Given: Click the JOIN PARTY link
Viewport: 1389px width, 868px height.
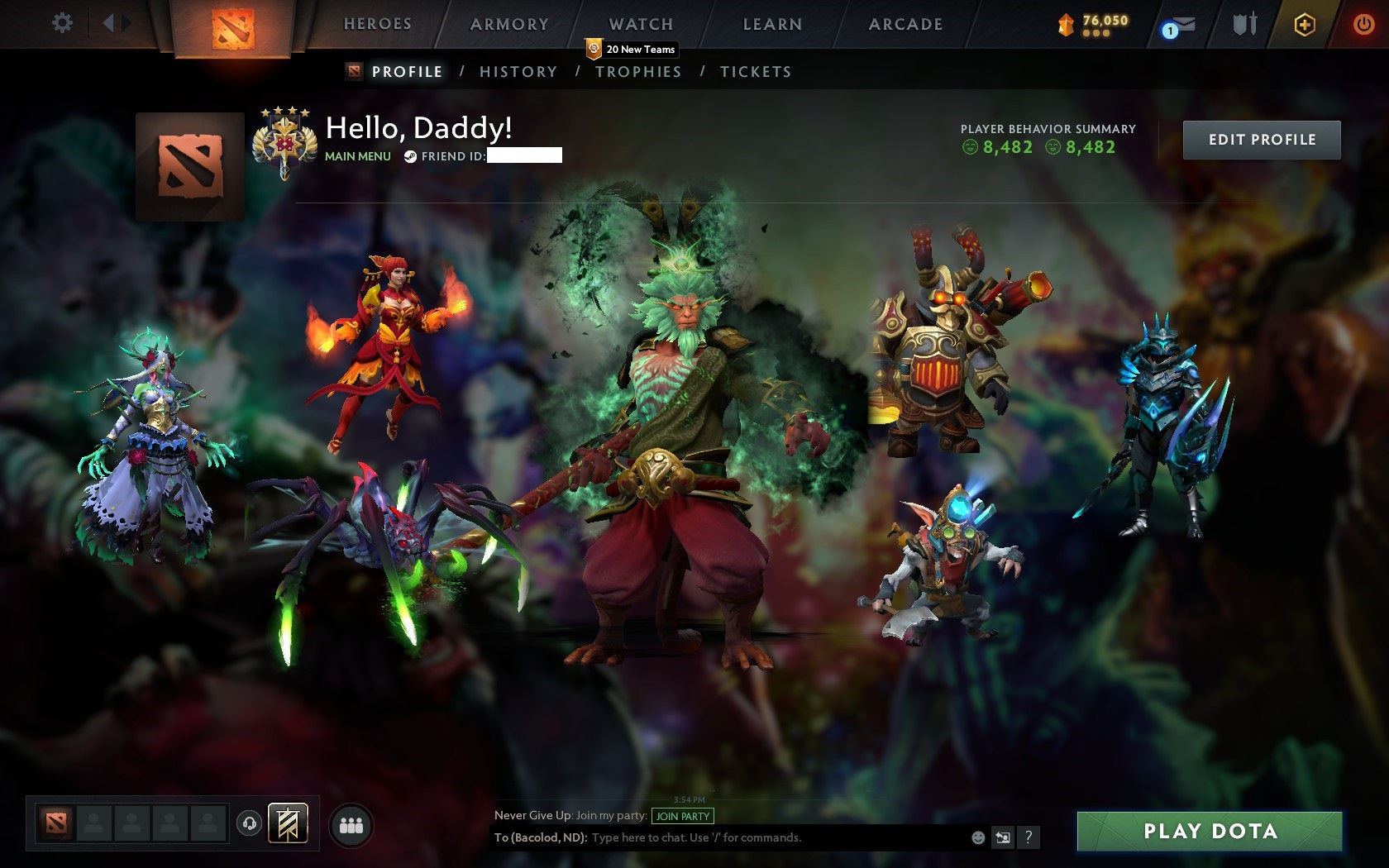Looking at the screenshot, I should point(683,815).
